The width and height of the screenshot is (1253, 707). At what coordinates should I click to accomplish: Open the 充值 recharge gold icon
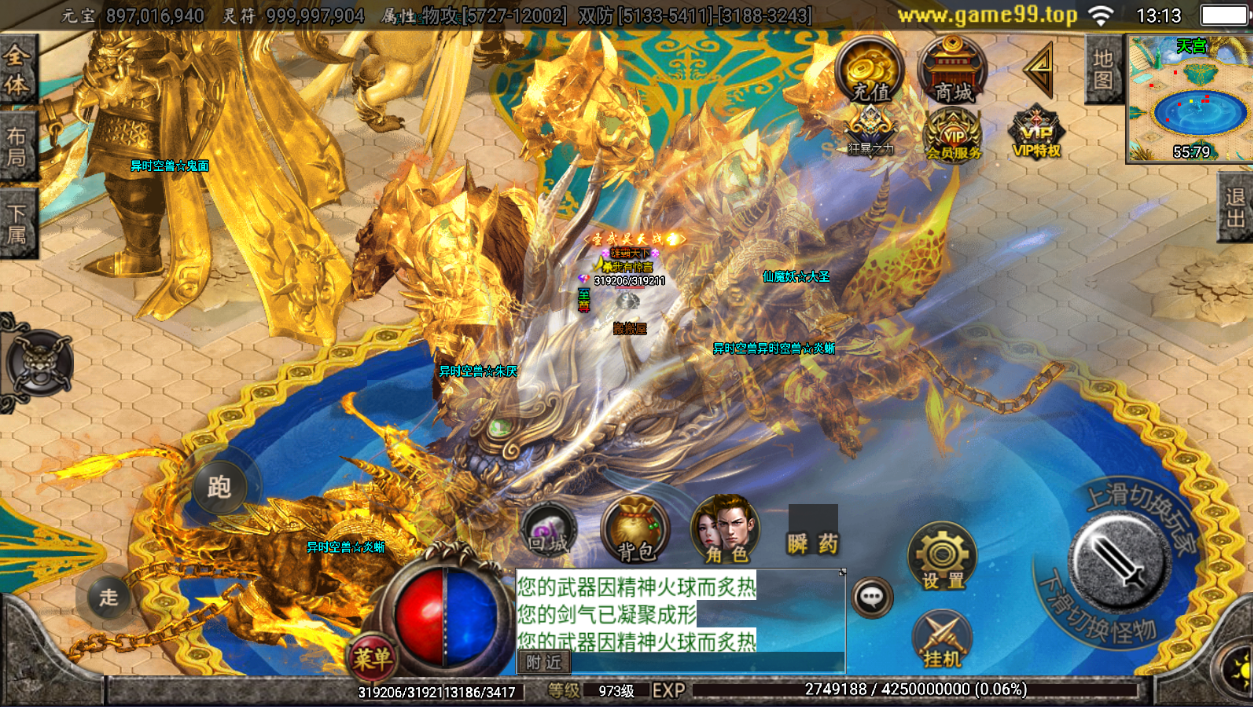pos(870,70)
